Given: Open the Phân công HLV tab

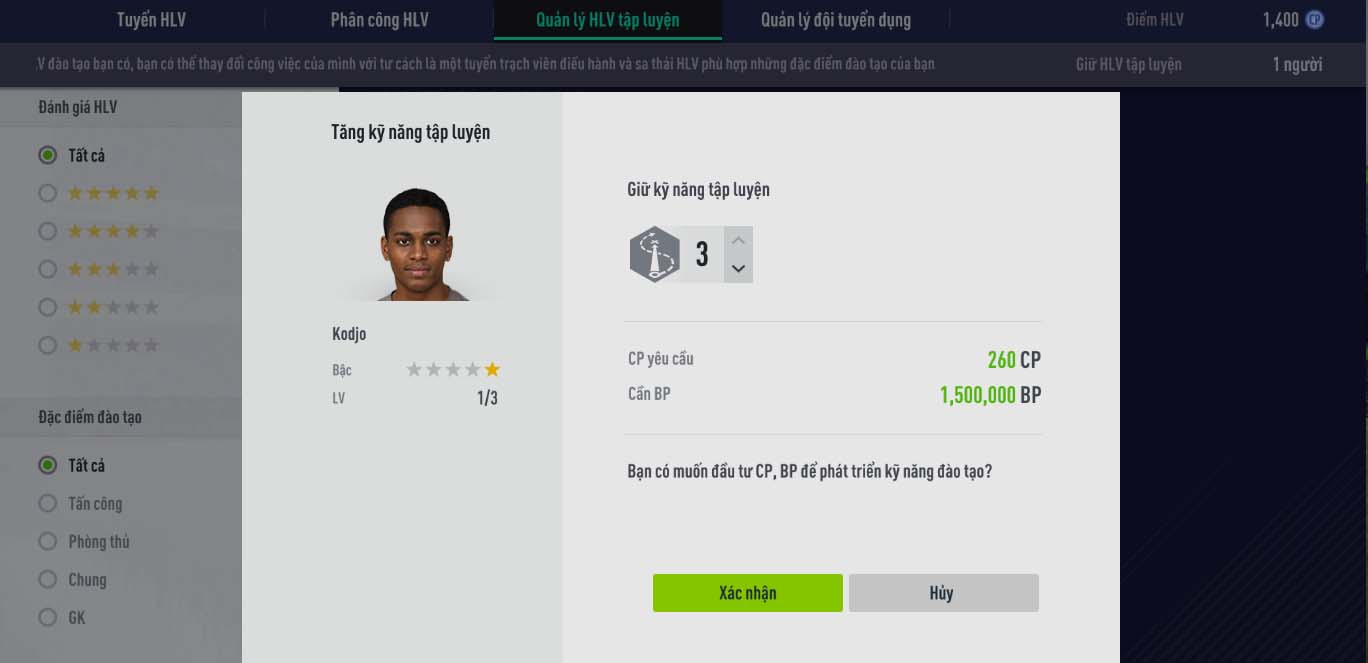Looking at the screenshot, I should pos(380,20).
